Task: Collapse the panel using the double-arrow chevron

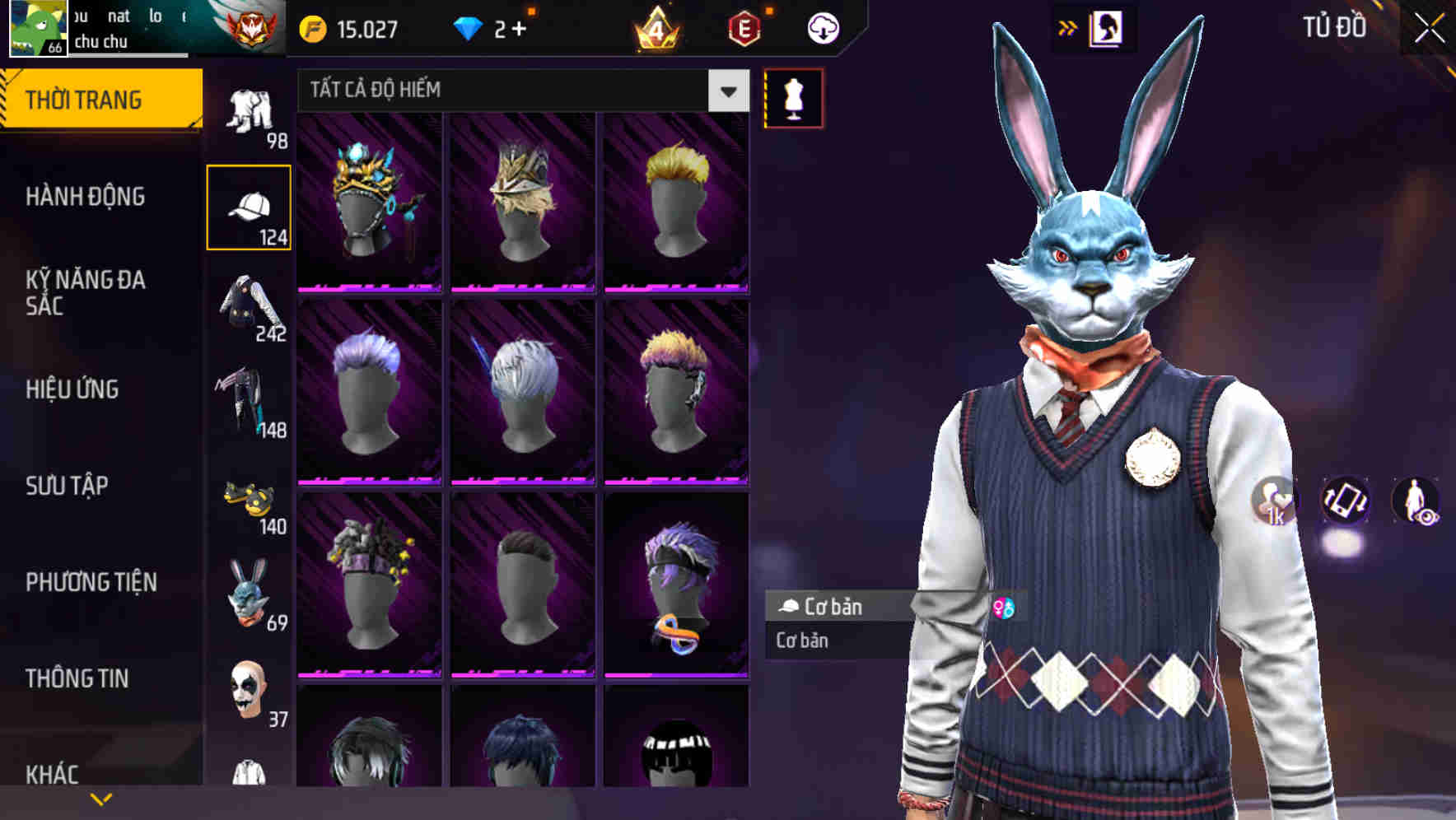Action: [x=1068, y=27]
